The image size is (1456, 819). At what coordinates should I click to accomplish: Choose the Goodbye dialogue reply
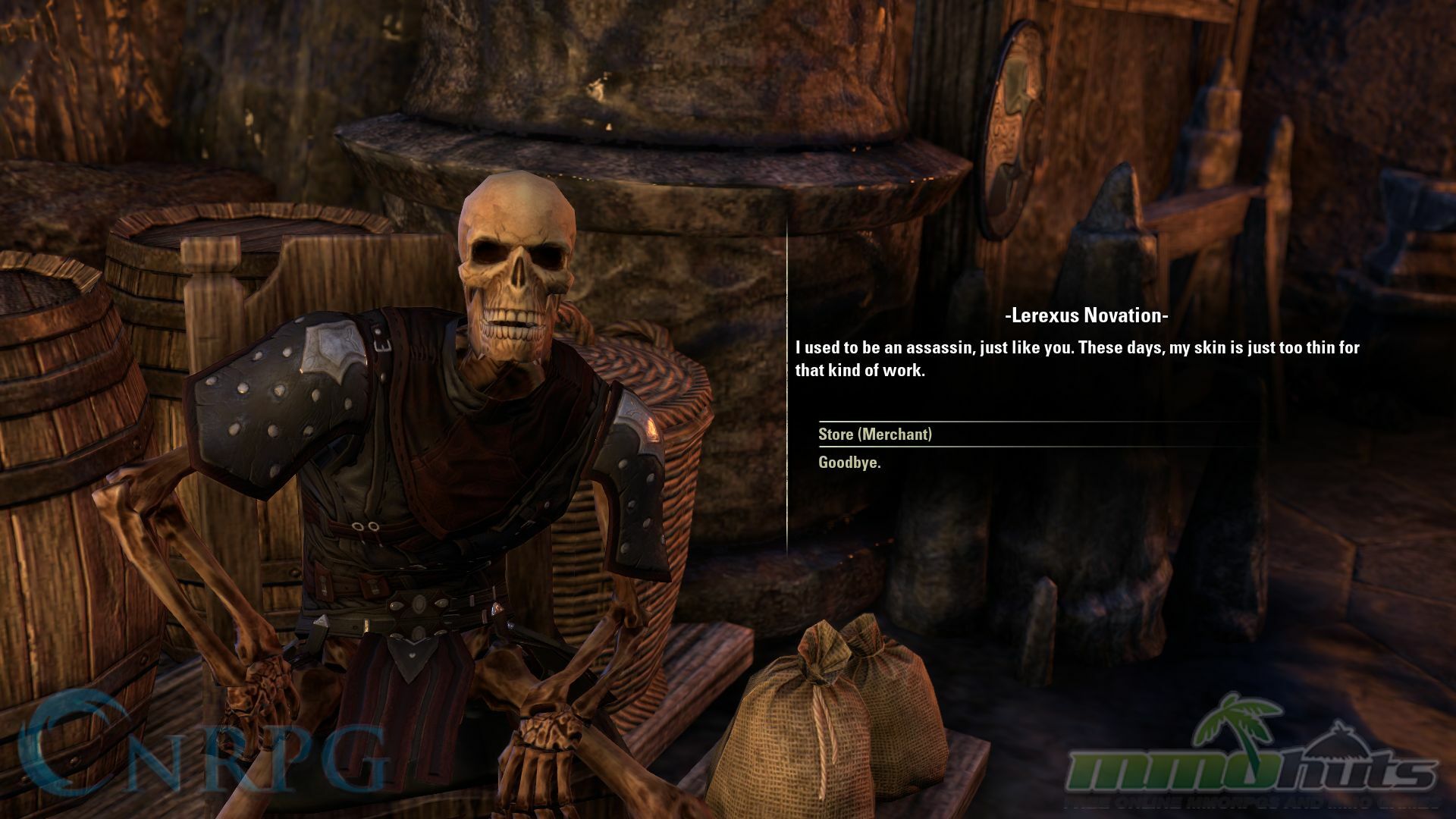click(849, 463)
